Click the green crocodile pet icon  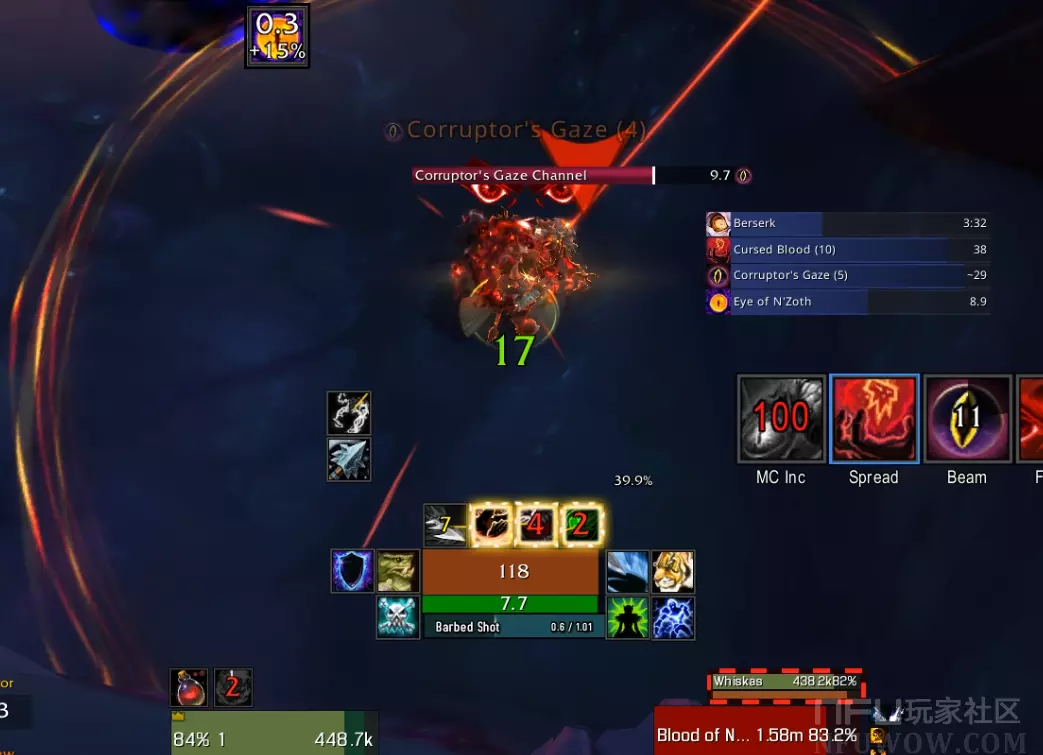397,571
